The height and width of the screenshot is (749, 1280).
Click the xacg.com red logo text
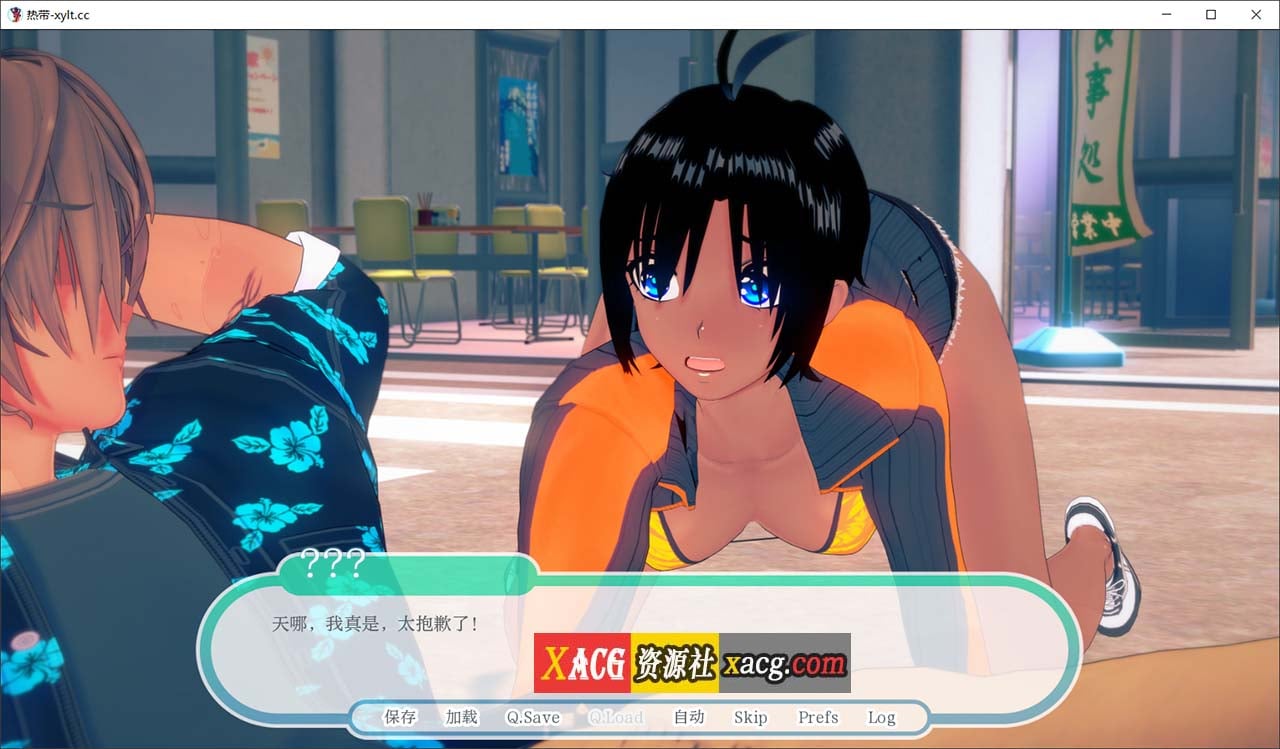(x=786, y=662)
